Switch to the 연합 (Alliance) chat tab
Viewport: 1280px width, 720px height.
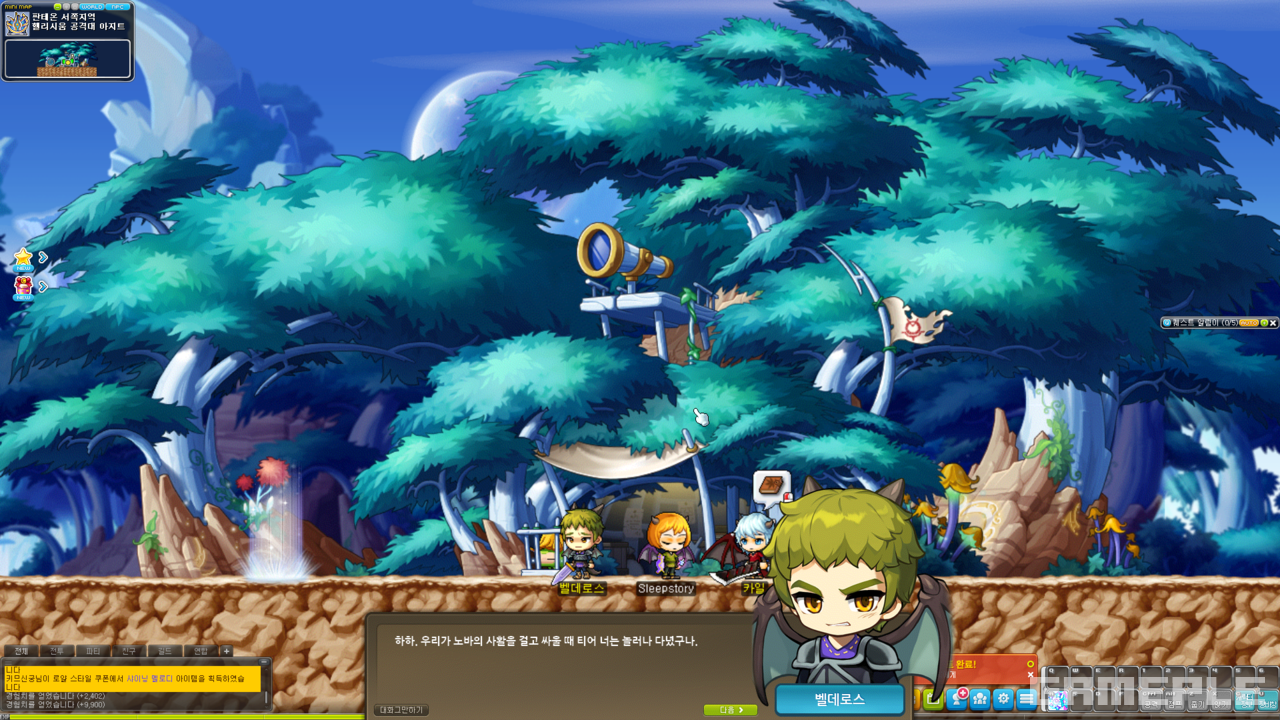[201, 651]
